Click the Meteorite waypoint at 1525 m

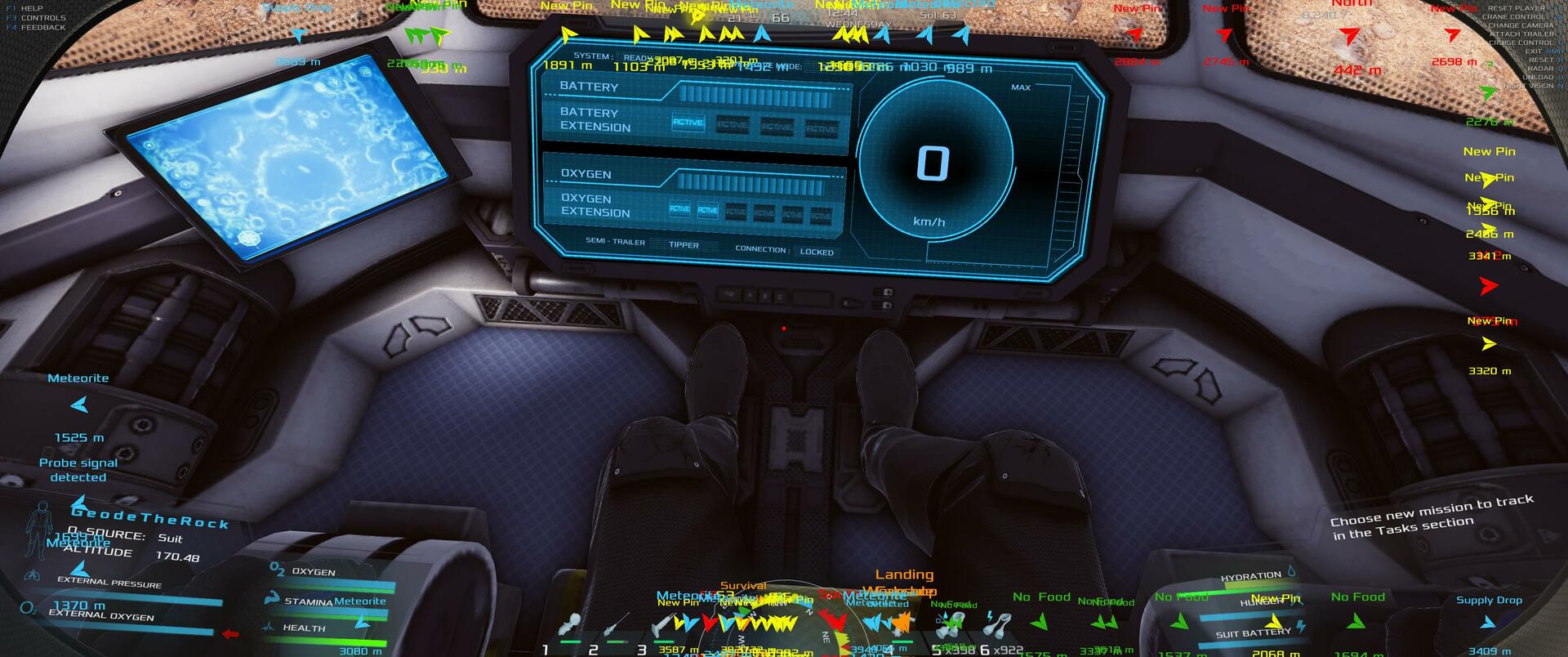[x=79, y=404]
